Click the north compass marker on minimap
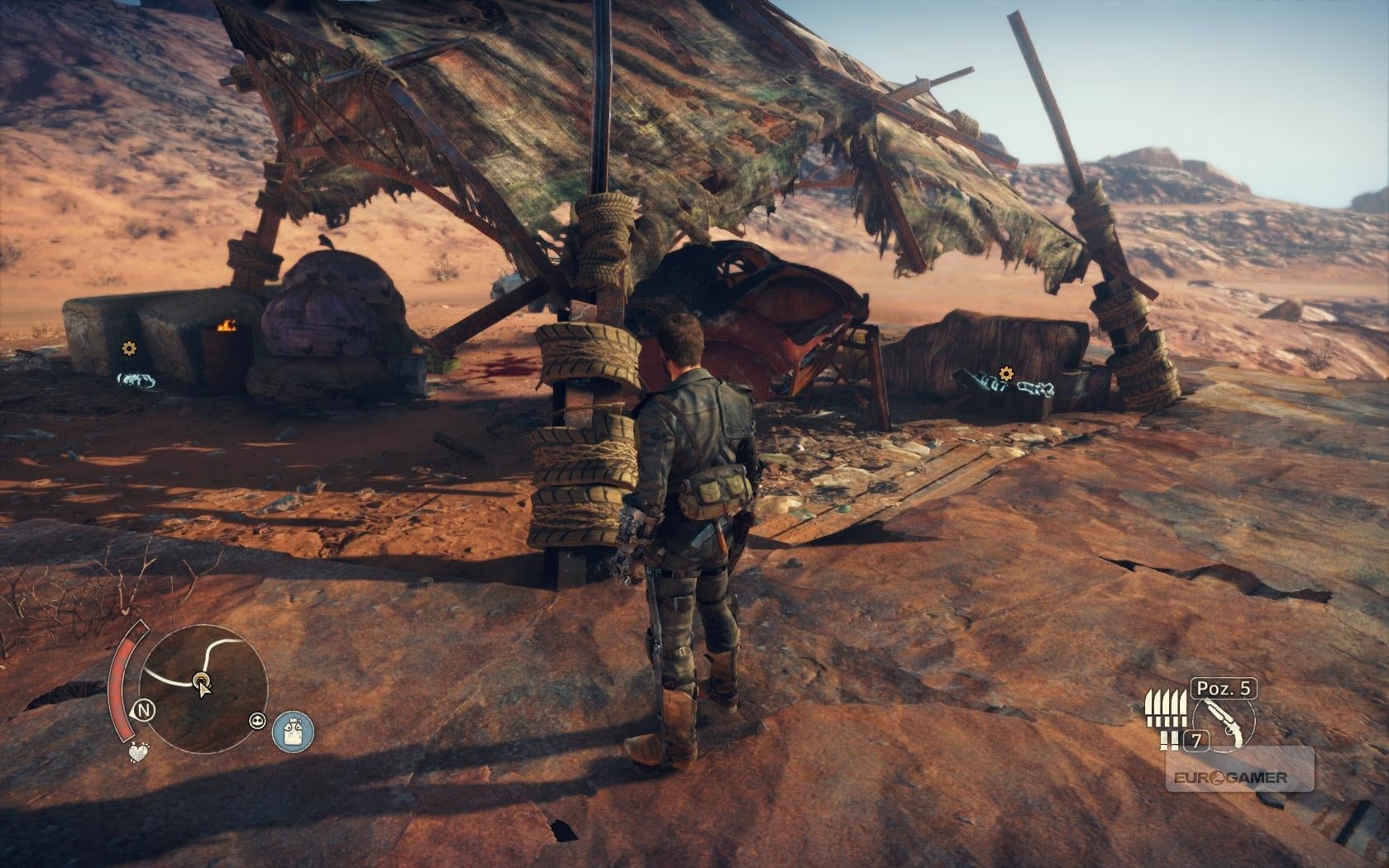 146,709
